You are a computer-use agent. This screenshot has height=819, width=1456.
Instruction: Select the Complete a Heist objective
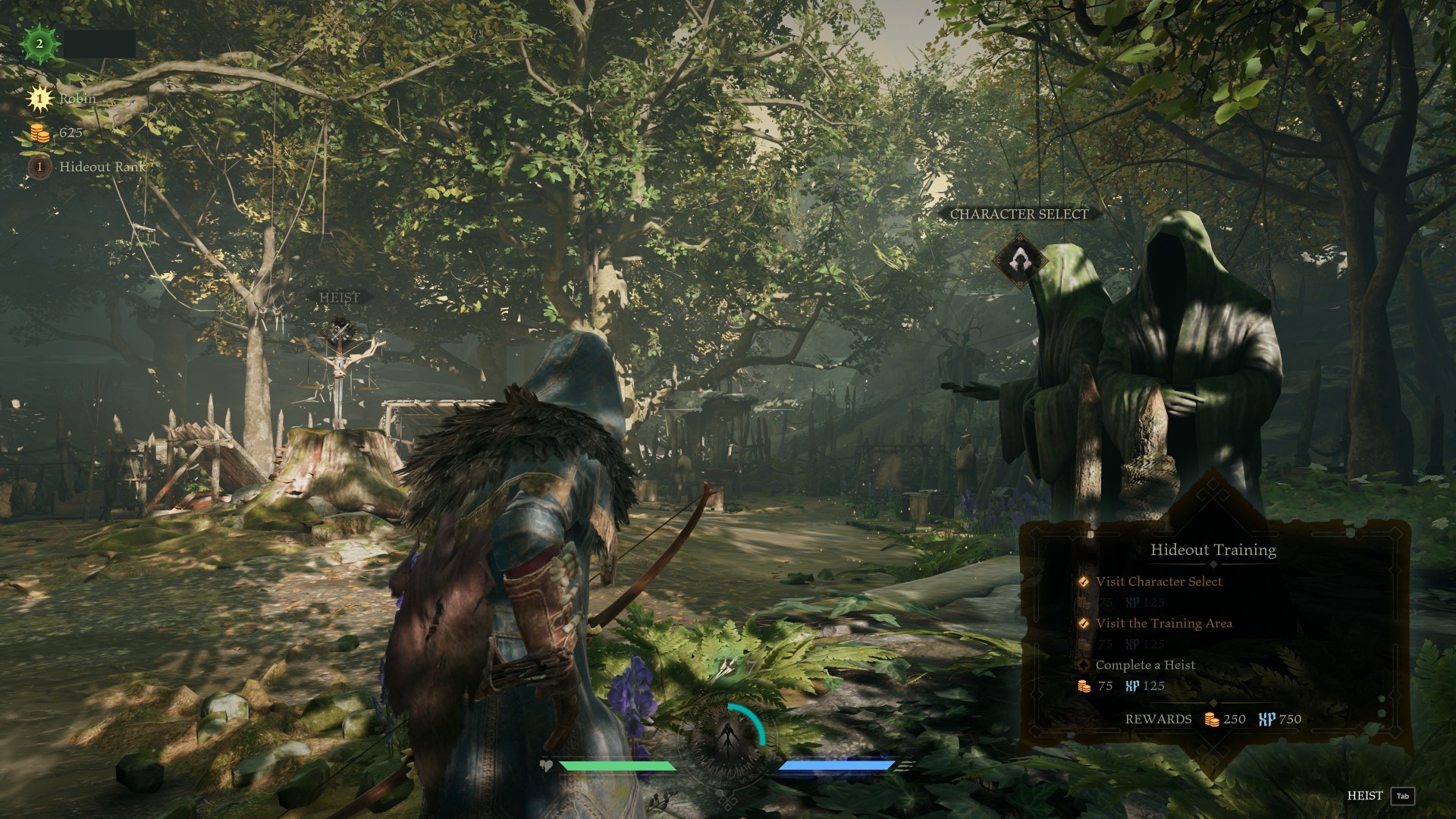click(x=1144, y=665)
